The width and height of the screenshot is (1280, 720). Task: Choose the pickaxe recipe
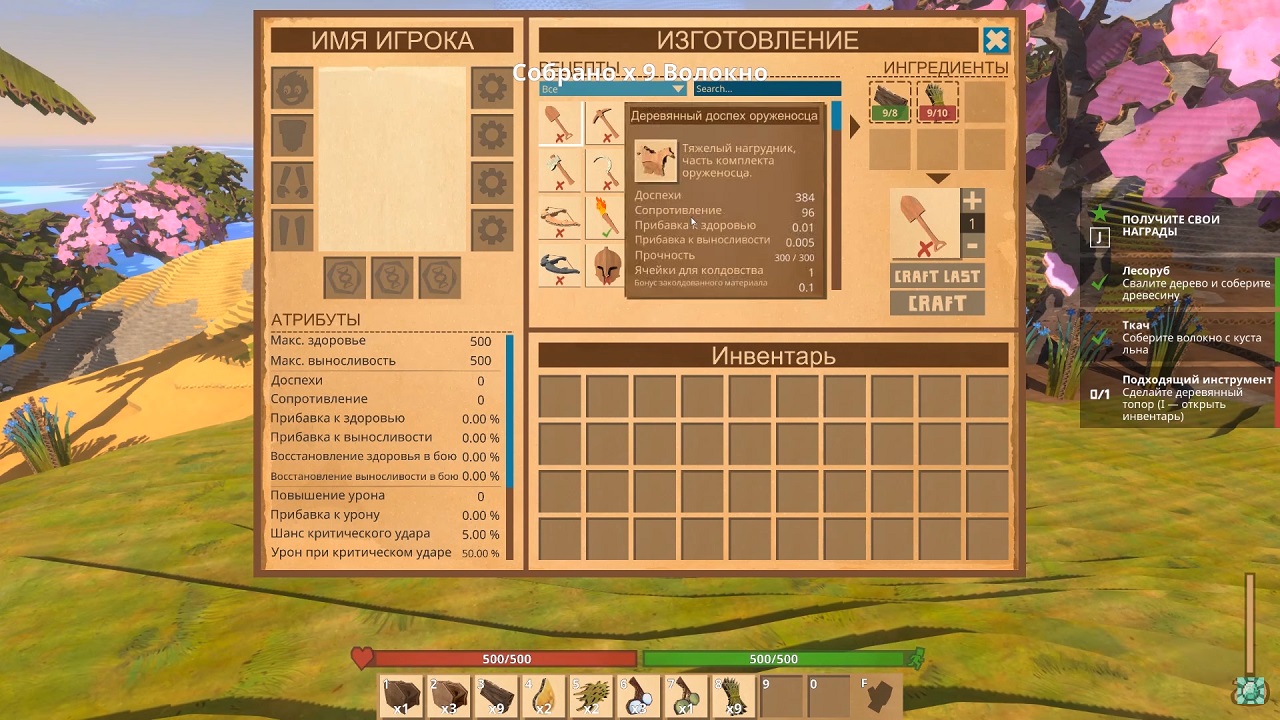pyautogui.click(x=604, y=124)
